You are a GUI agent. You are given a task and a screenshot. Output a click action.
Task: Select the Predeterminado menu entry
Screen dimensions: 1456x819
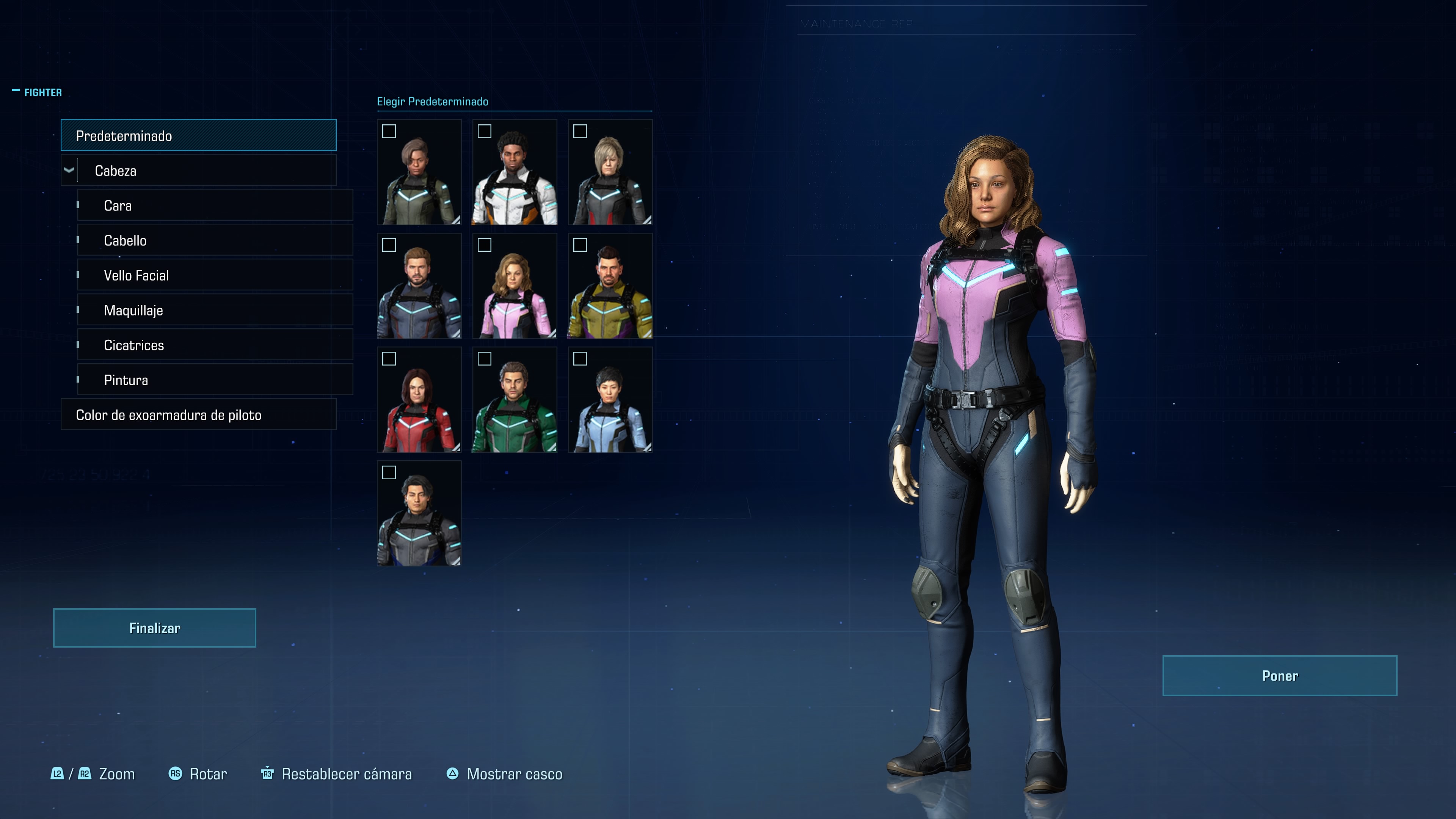[198, 136]
